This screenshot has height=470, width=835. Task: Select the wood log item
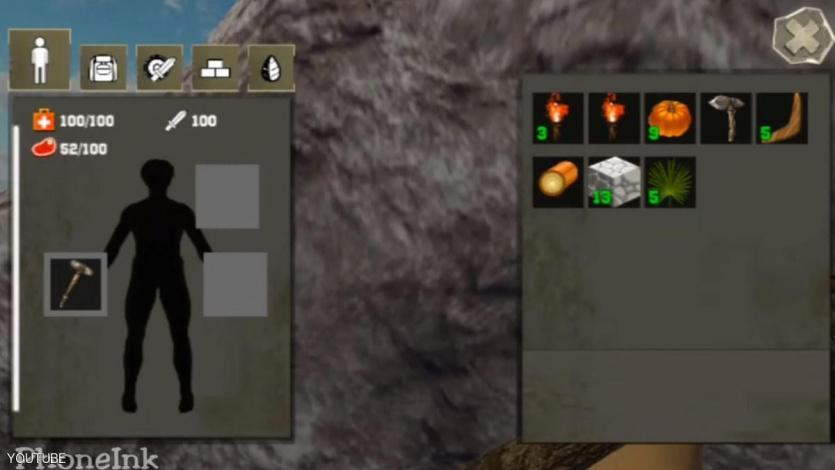557,182
